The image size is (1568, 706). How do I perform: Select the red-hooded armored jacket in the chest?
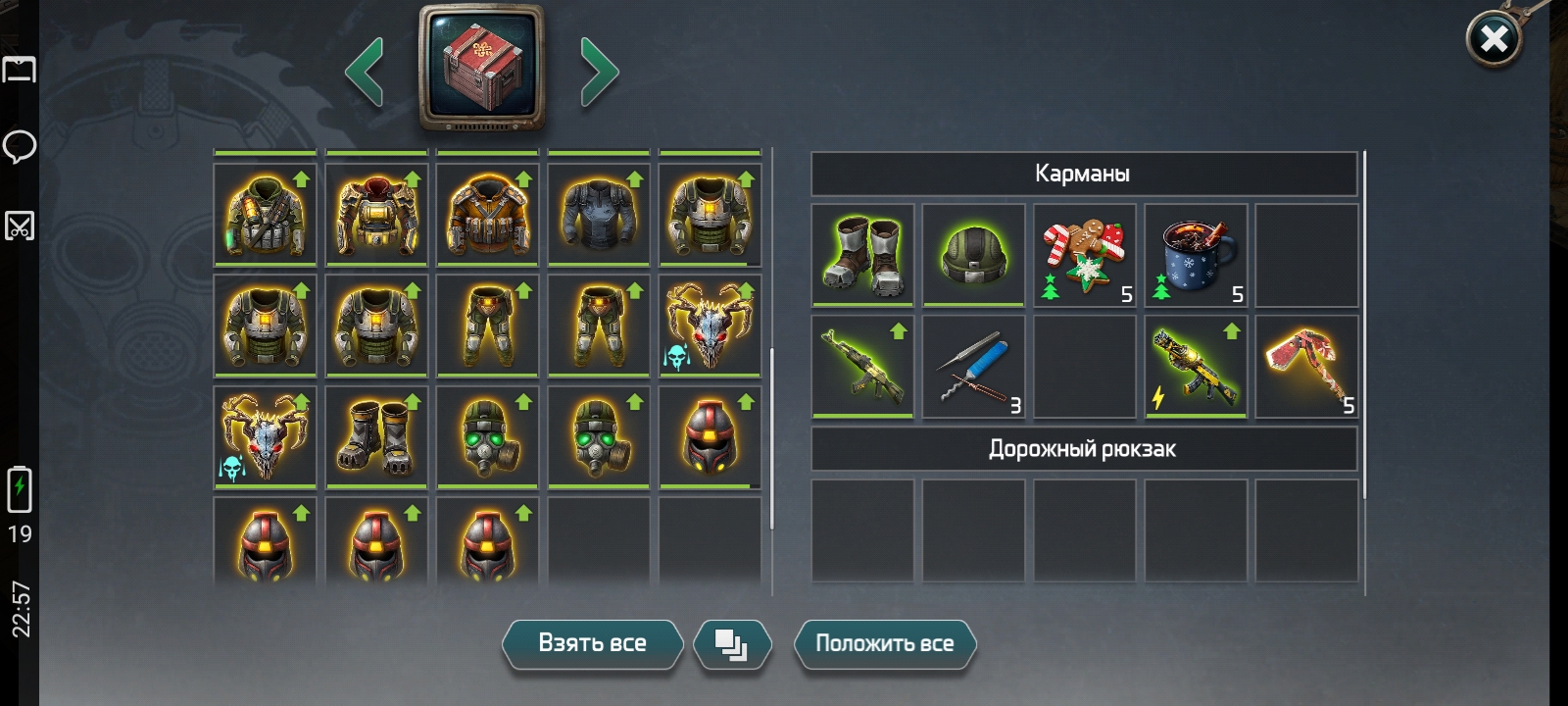tap(376, 214)
